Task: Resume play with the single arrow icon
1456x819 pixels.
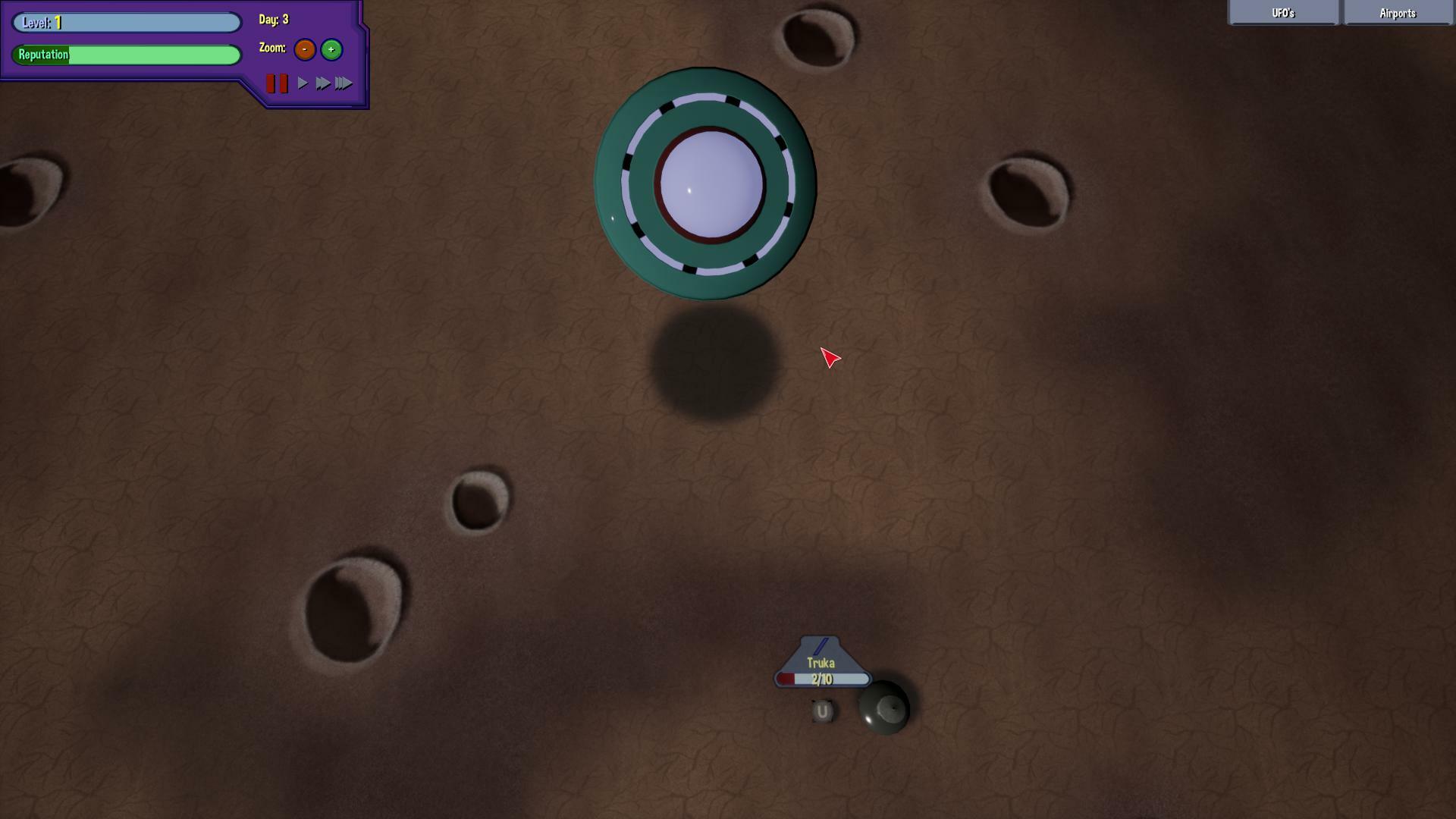Action: tap(302, 83)
